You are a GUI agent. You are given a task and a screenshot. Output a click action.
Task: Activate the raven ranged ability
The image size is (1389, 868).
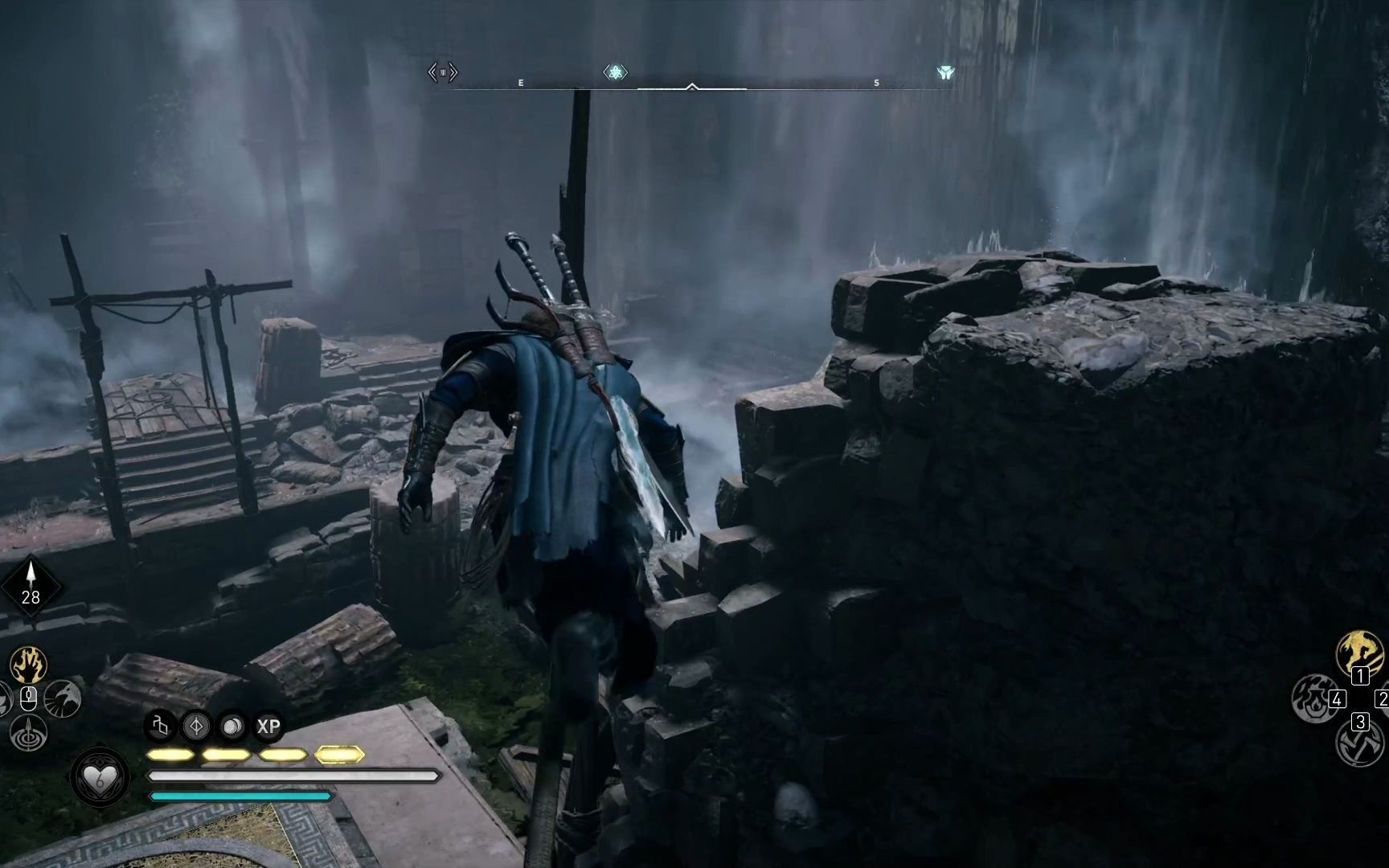pos(63,698)
